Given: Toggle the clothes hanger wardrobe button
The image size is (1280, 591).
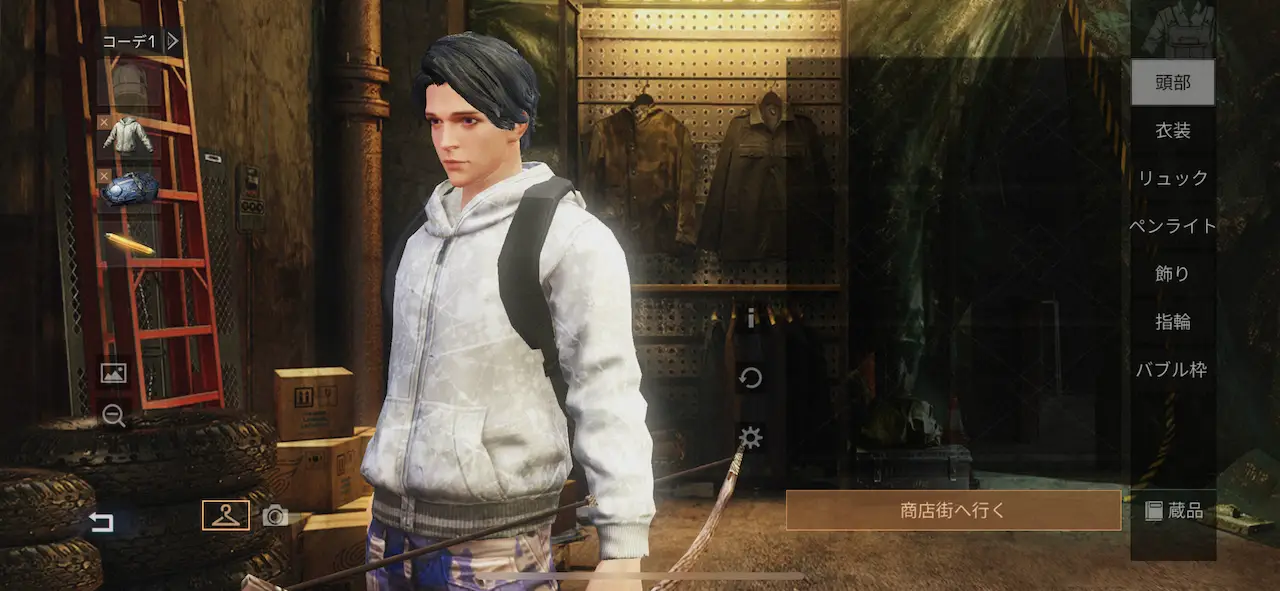Looking at the screenshot, I should pos(226,515).
